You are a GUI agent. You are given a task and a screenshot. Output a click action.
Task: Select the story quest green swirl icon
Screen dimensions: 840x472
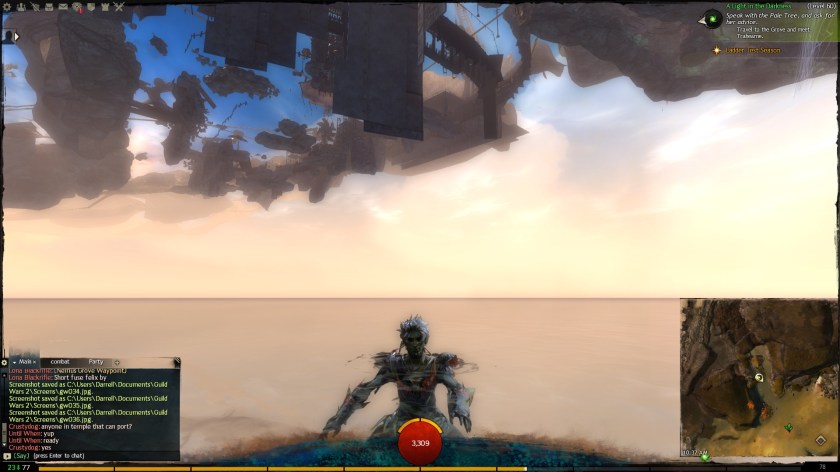click(712, 18)
